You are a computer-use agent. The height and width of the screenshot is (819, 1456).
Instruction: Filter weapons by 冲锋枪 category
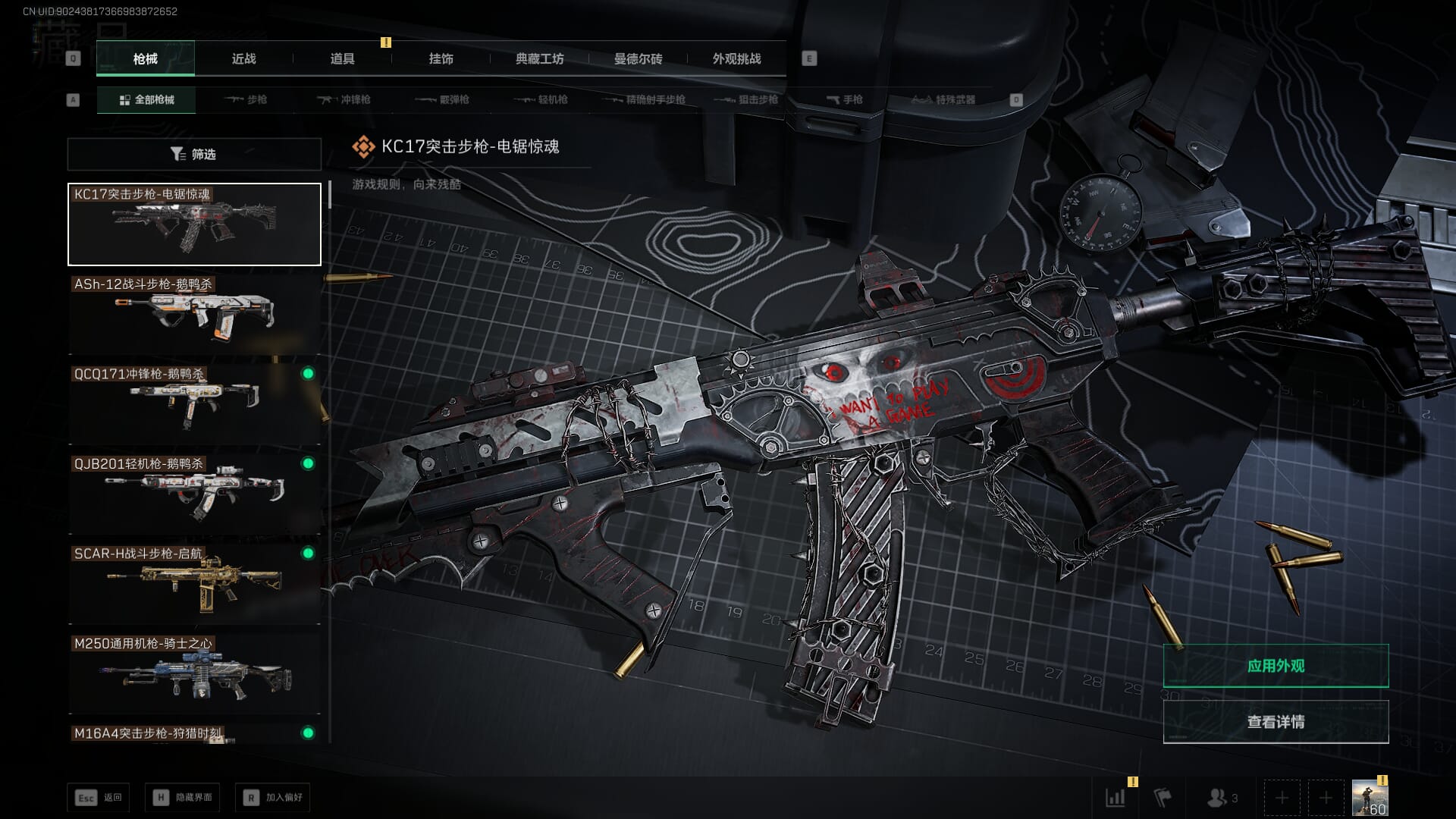[344, 99]
